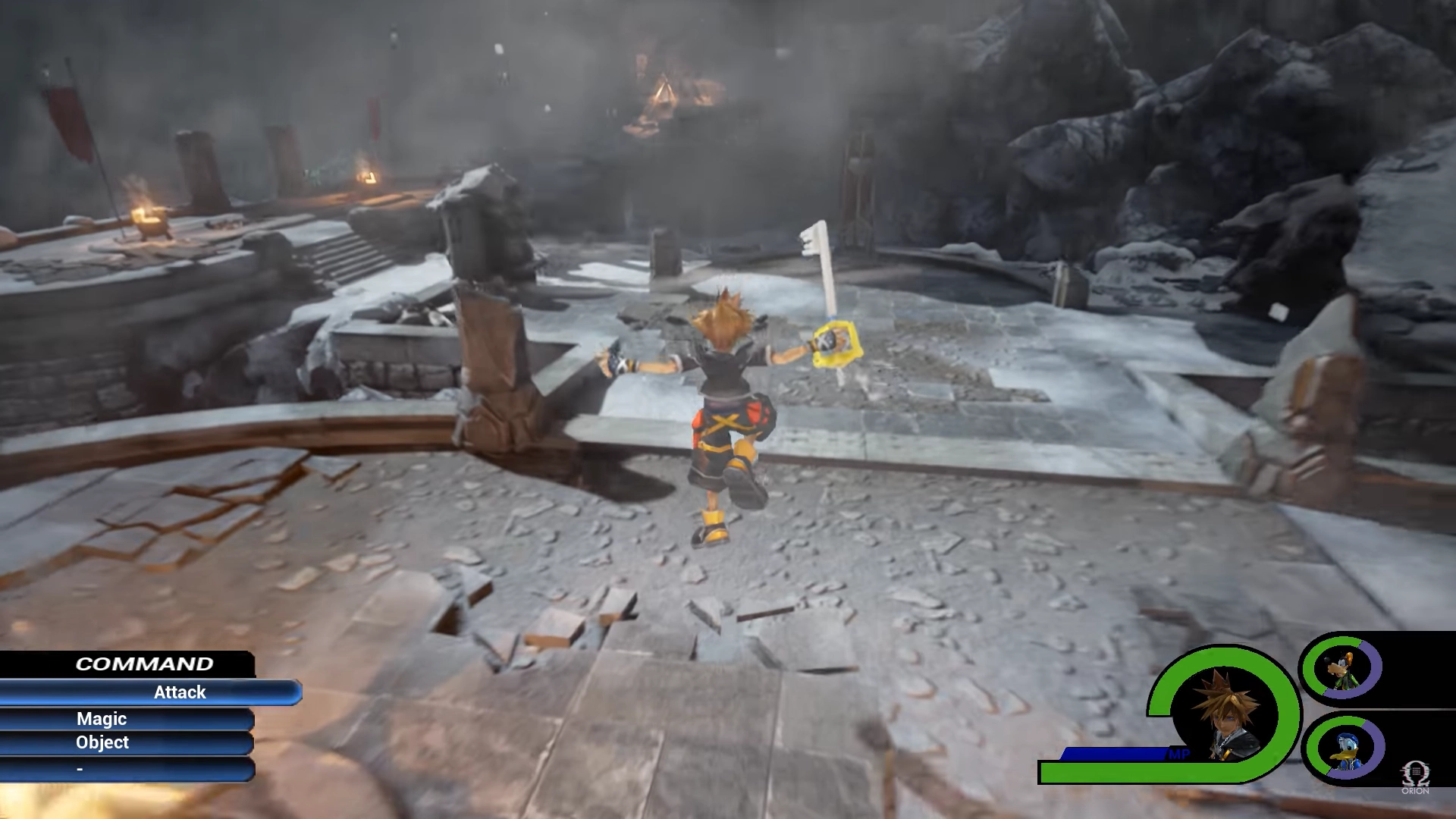
Task: Click the dash placeholder command entry
Action: [80, 767]
